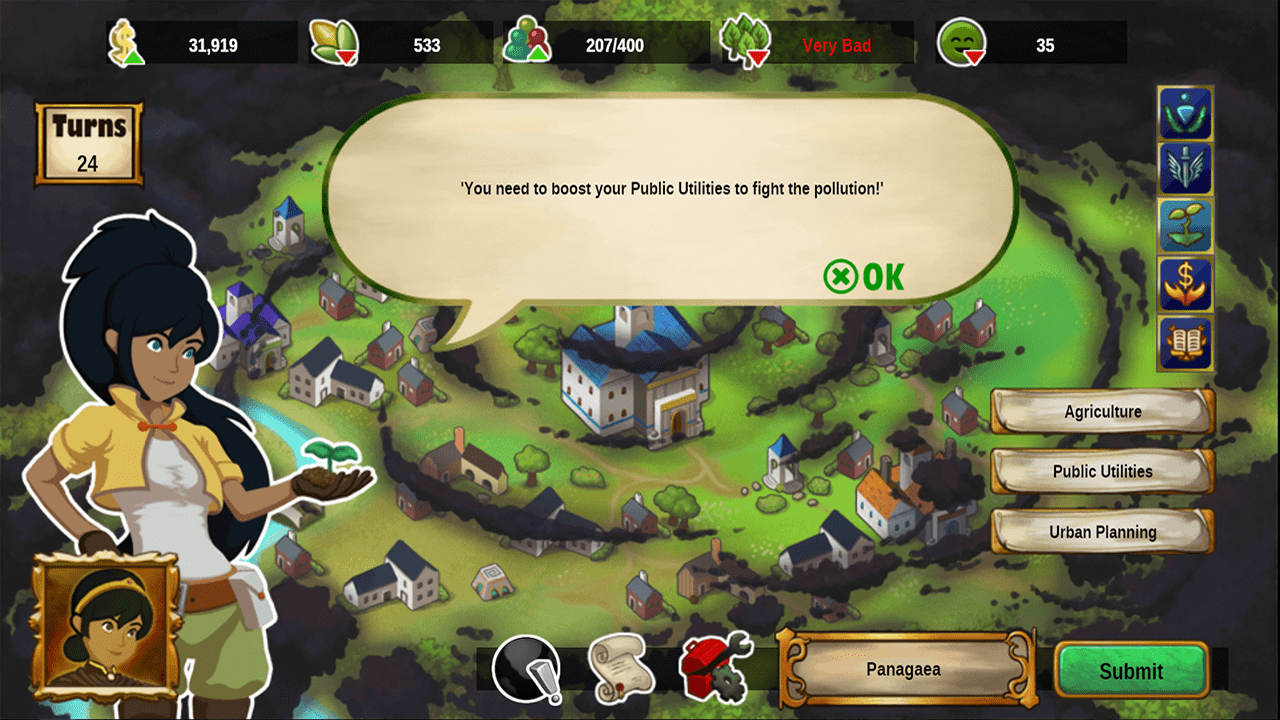1280x720 pixels.
Task: Select the Public Utilities option
Action: tap(1102, 471)
